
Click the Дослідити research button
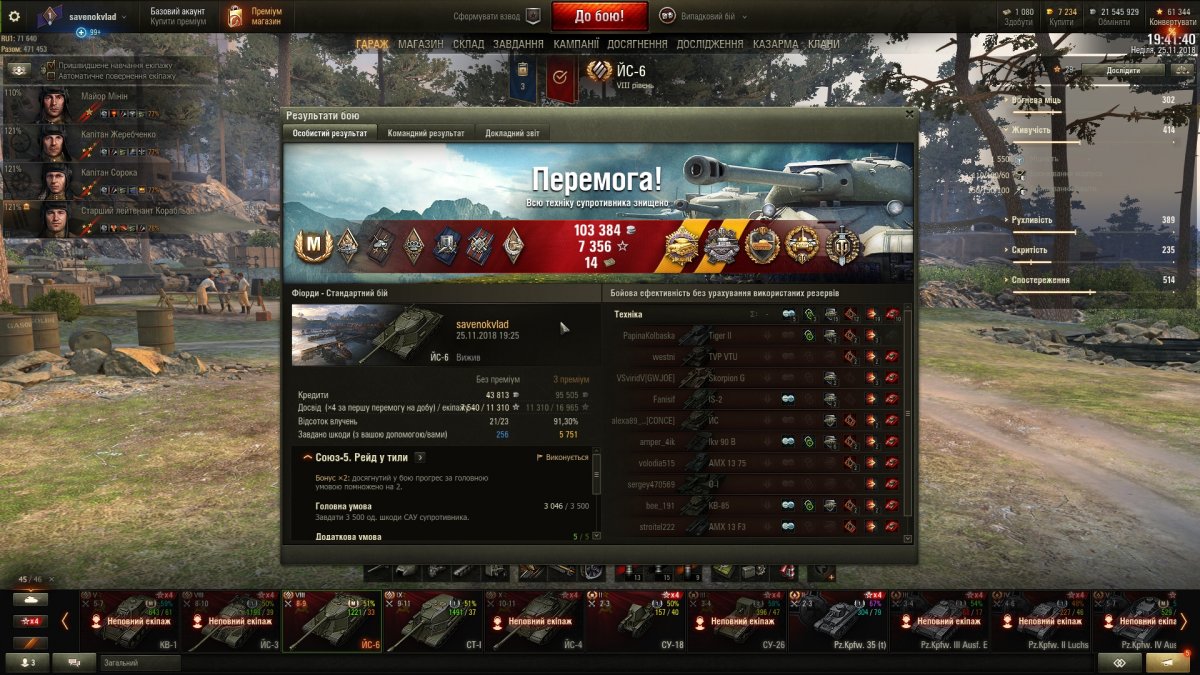[x=1122, y=70]
